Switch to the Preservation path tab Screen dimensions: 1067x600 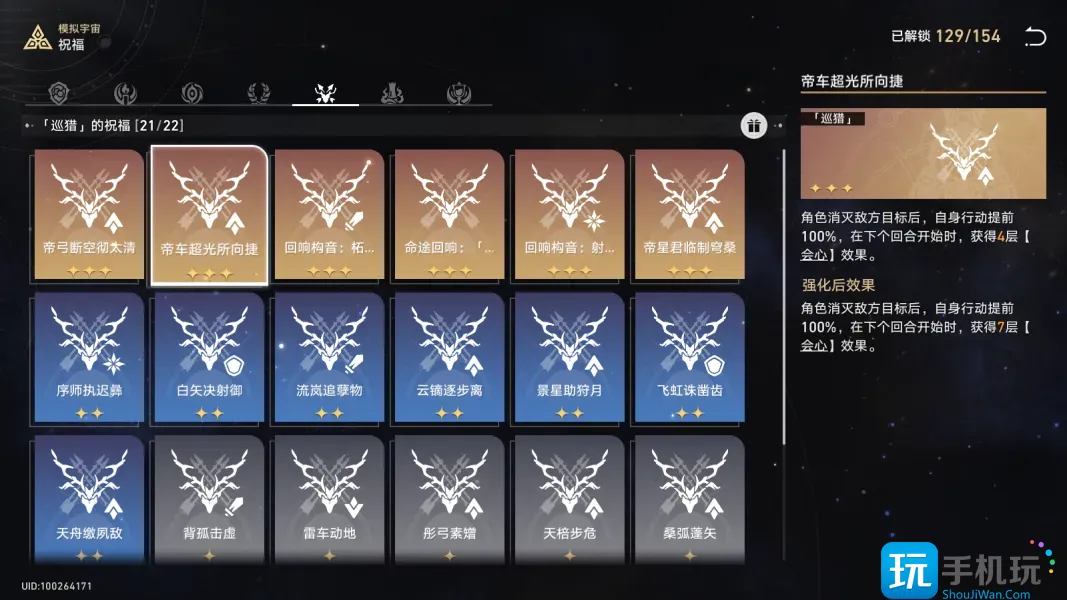pyautogui.click(x=64, y=93)
